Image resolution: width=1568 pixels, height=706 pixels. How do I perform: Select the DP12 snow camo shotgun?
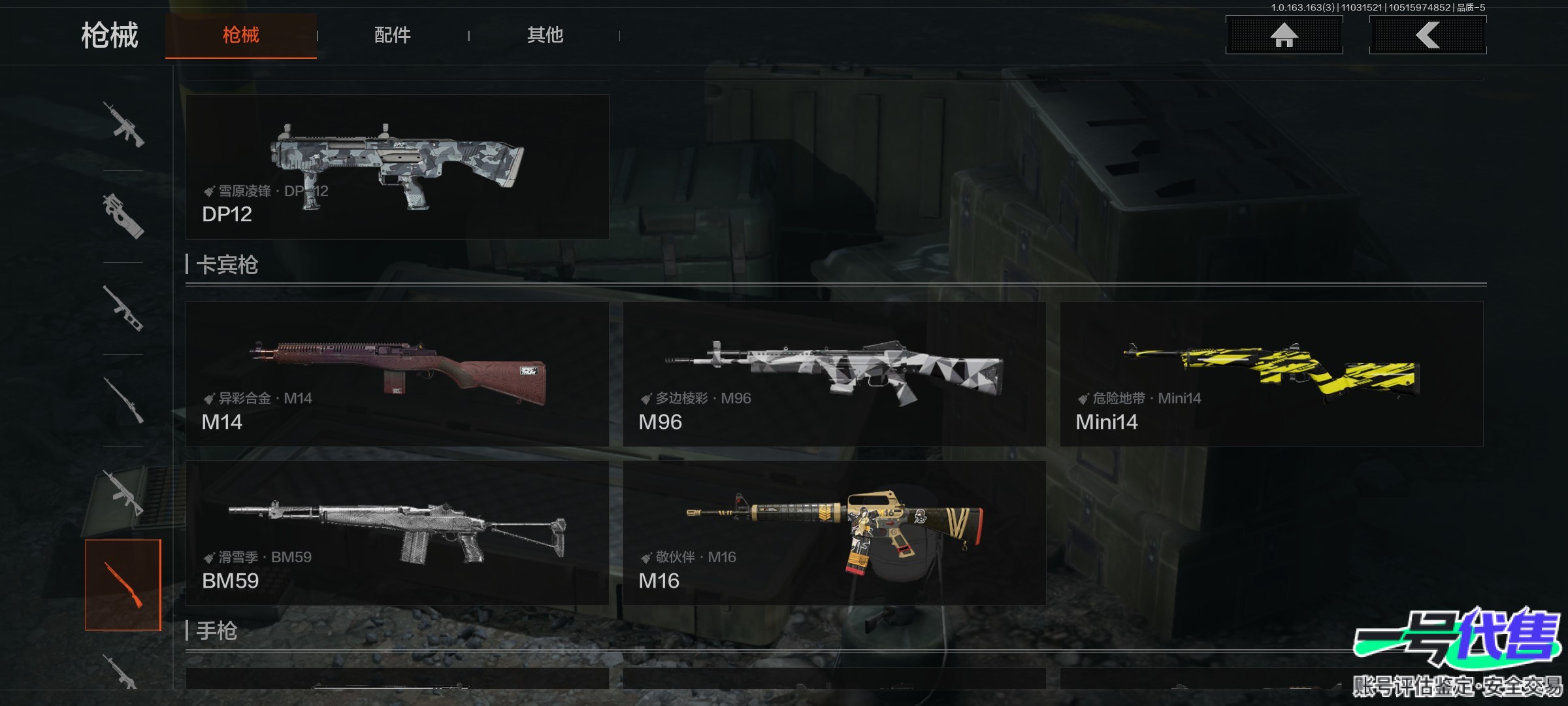pyautogui.click(x=397, y=167)
